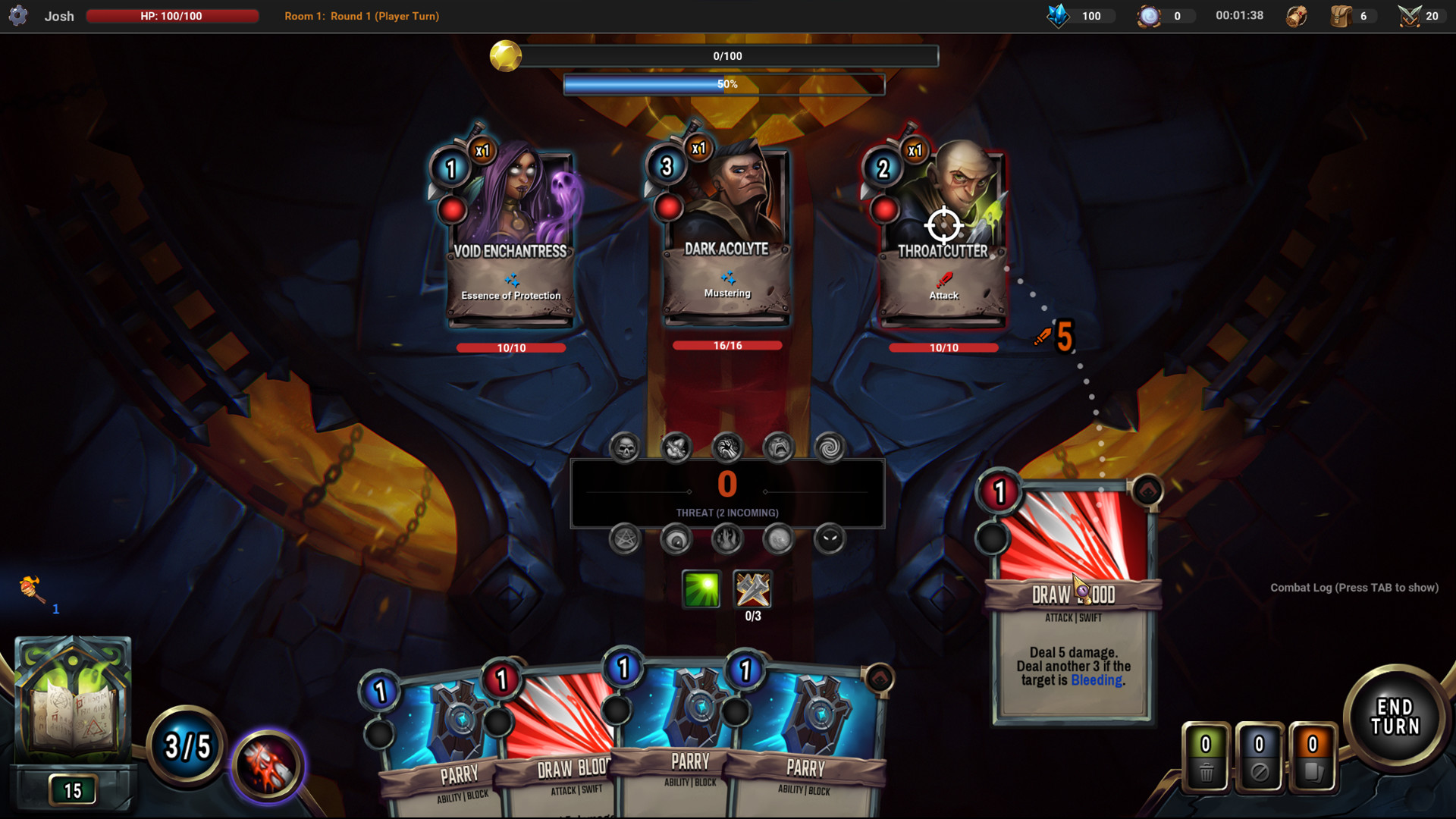Select the spiral status icon

829,448
